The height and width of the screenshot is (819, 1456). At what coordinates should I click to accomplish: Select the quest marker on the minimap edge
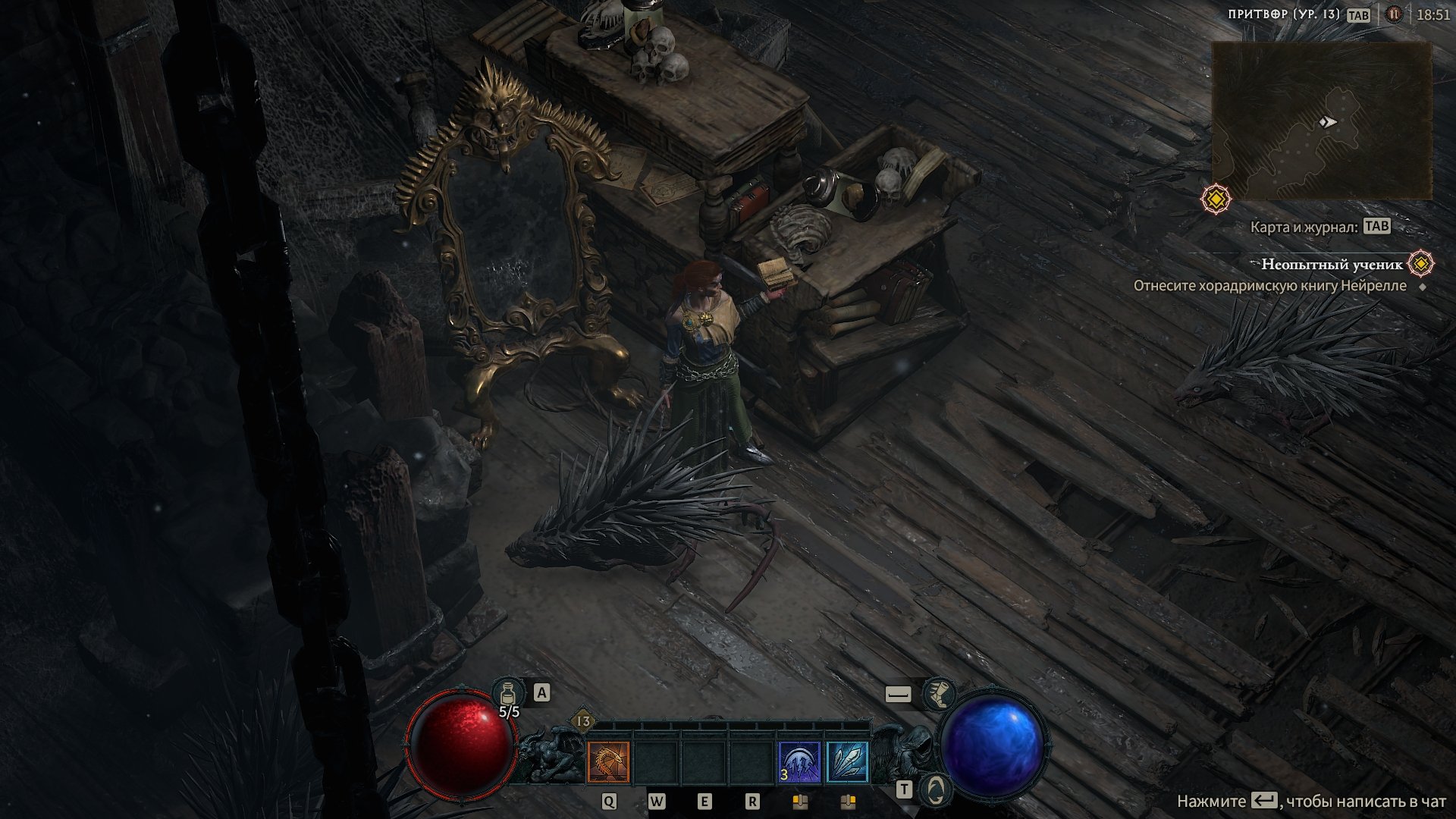[x=1216, y=199]
